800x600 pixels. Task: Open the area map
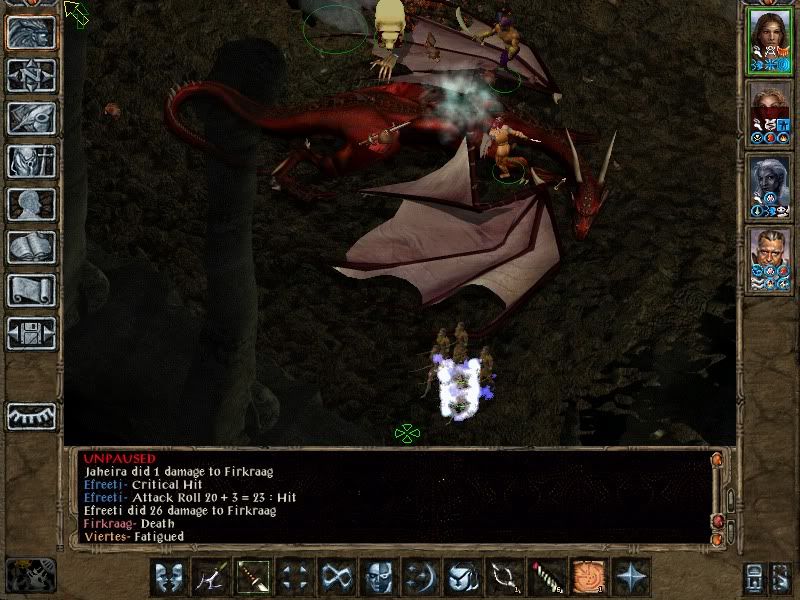point(32,75)
